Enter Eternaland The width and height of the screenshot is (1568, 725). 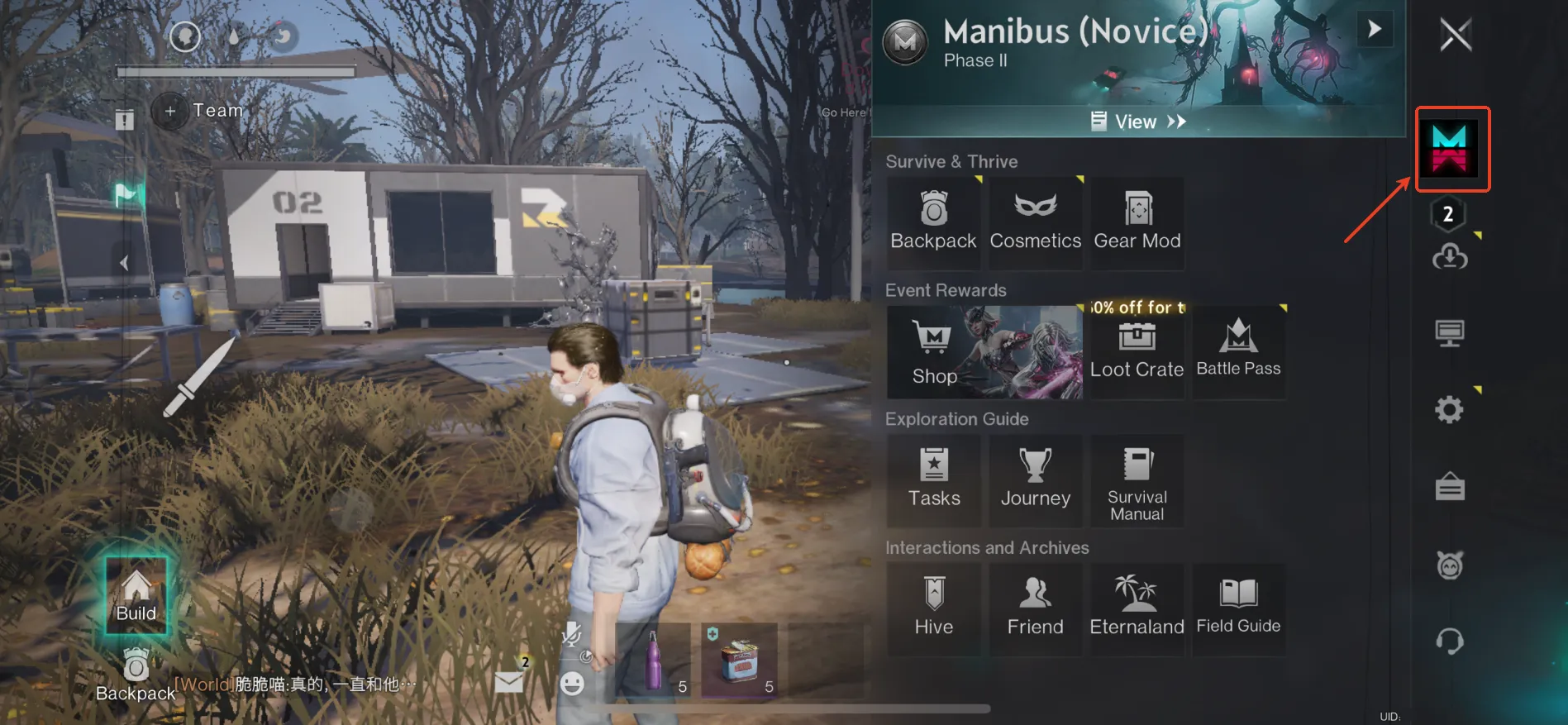click(x=1137, y=609)
